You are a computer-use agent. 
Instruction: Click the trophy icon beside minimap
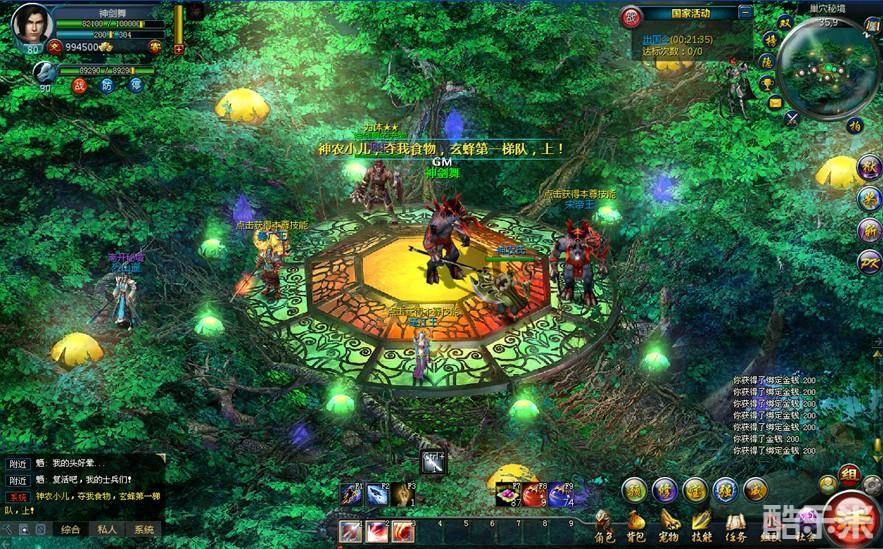coord(765,82)
